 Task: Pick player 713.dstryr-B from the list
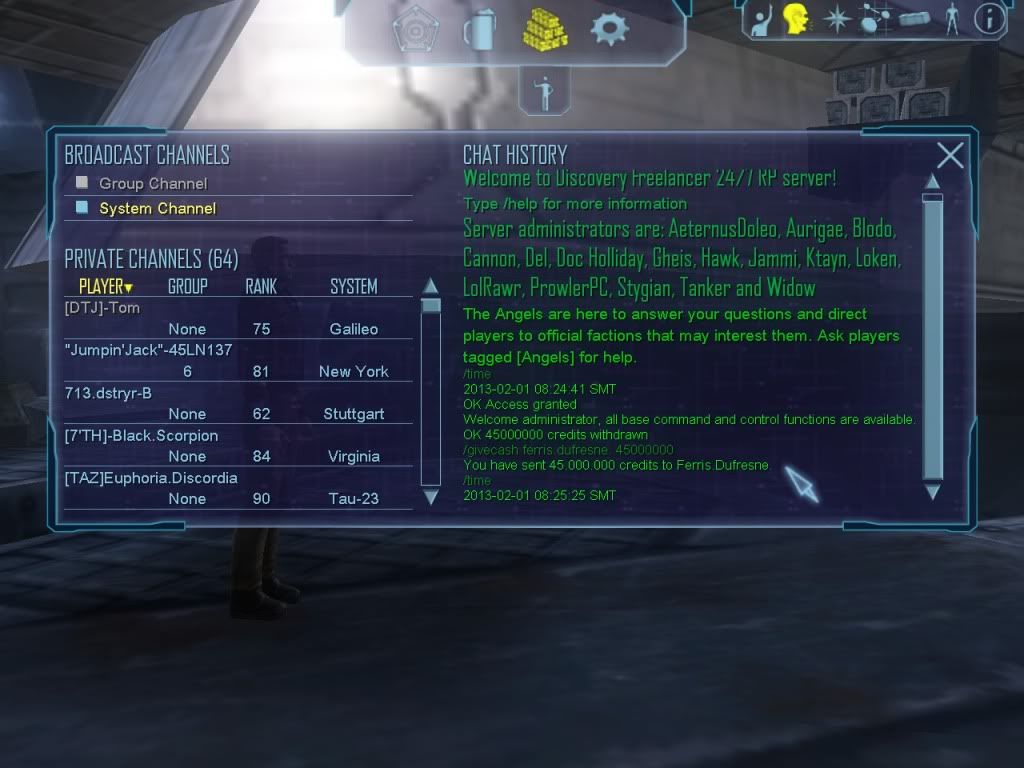(x=108, y=393)
